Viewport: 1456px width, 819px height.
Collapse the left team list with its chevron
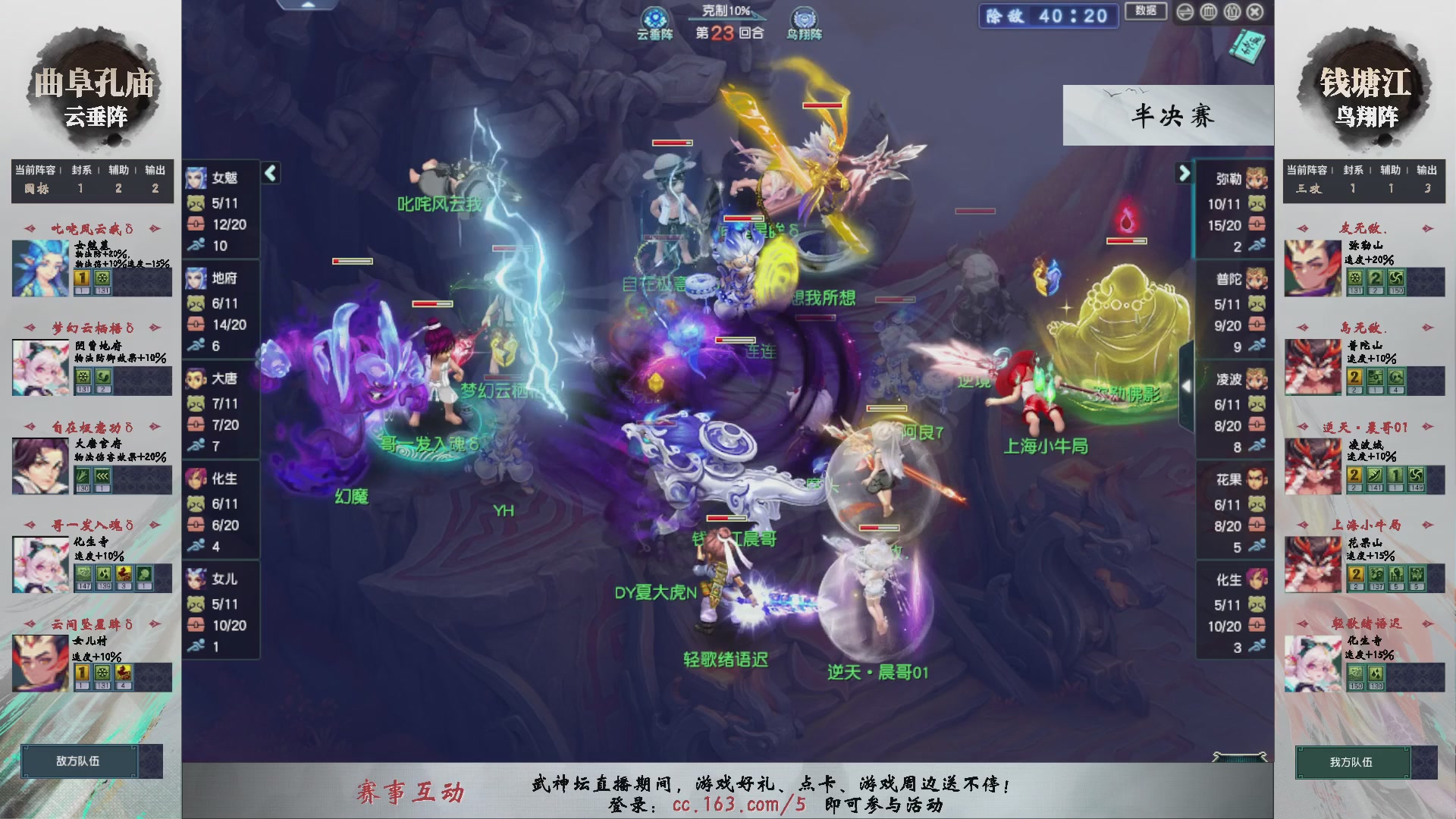click(269, 173)
